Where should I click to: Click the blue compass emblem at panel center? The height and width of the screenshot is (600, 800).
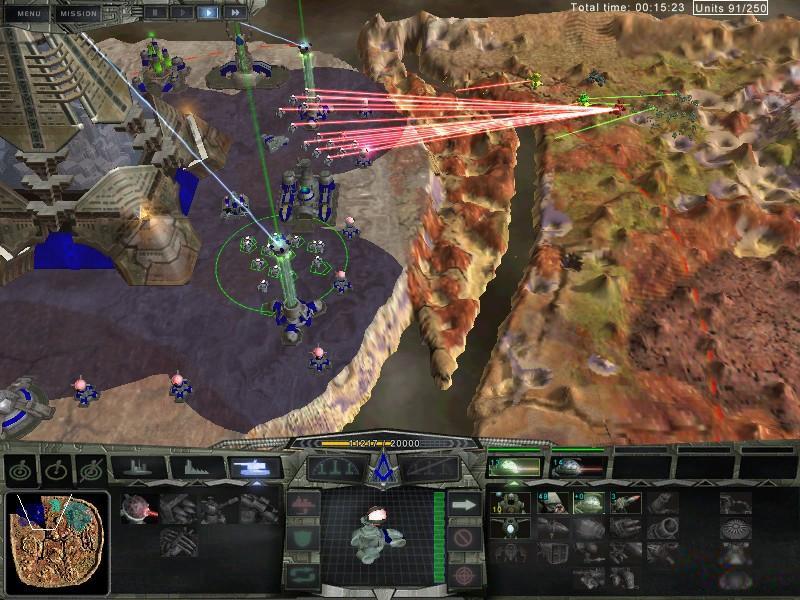coord(381,467)
